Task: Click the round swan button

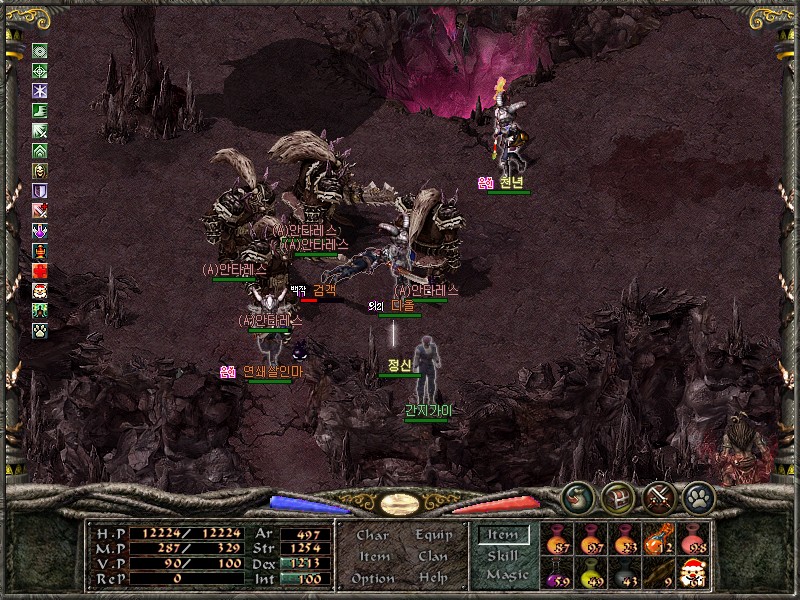Action: (577, 496)
